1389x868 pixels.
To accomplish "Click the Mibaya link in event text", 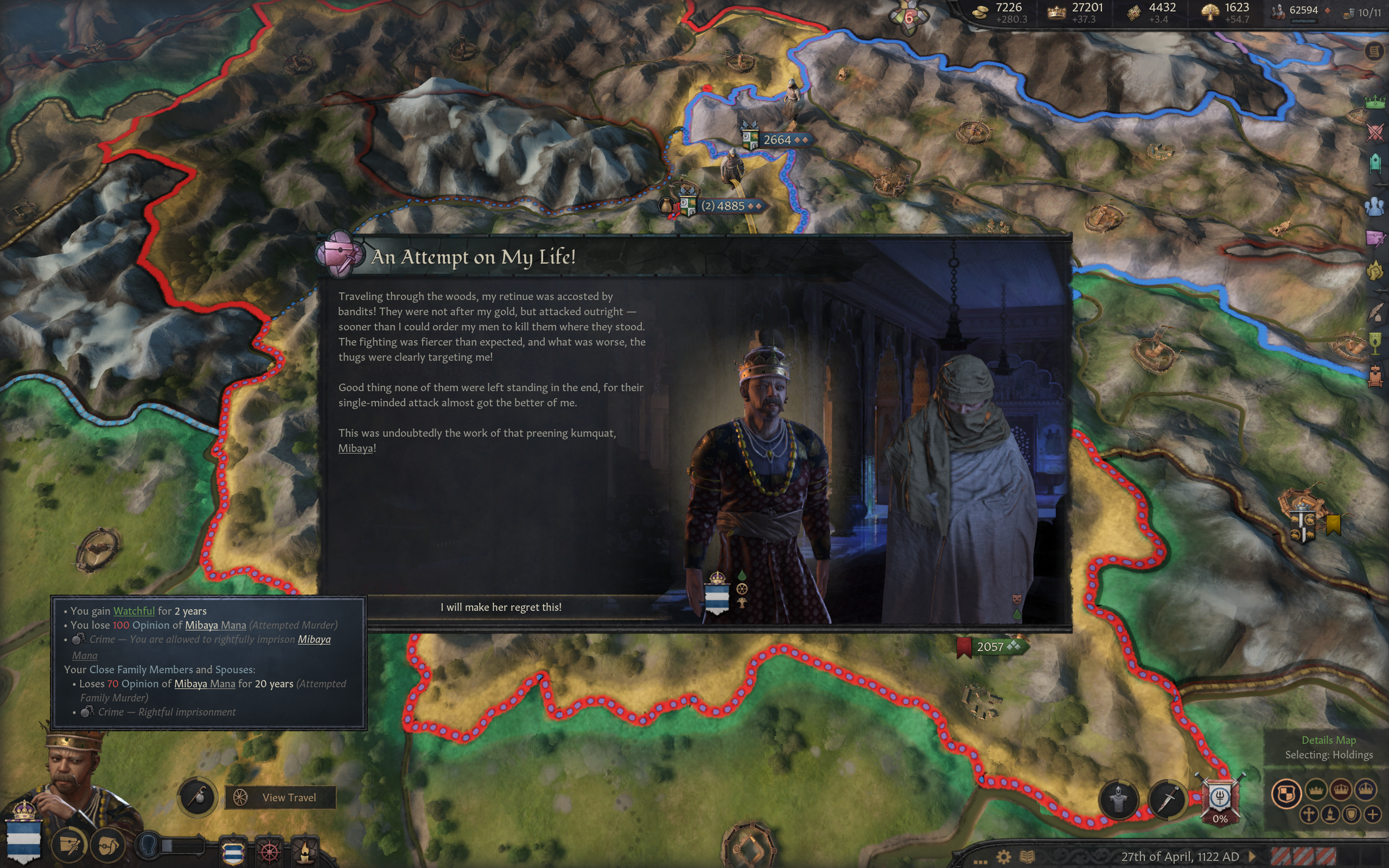I will pos(355,448).
